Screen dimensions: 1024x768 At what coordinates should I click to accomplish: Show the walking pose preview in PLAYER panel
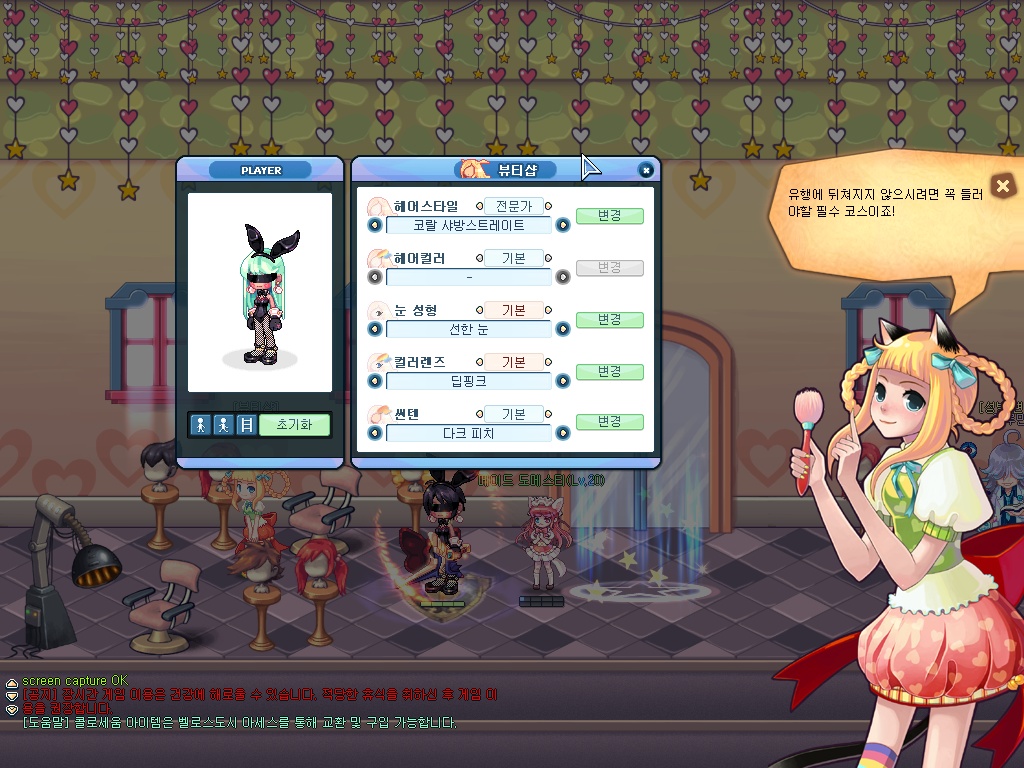pyautogui.click(x=223, y=425)
